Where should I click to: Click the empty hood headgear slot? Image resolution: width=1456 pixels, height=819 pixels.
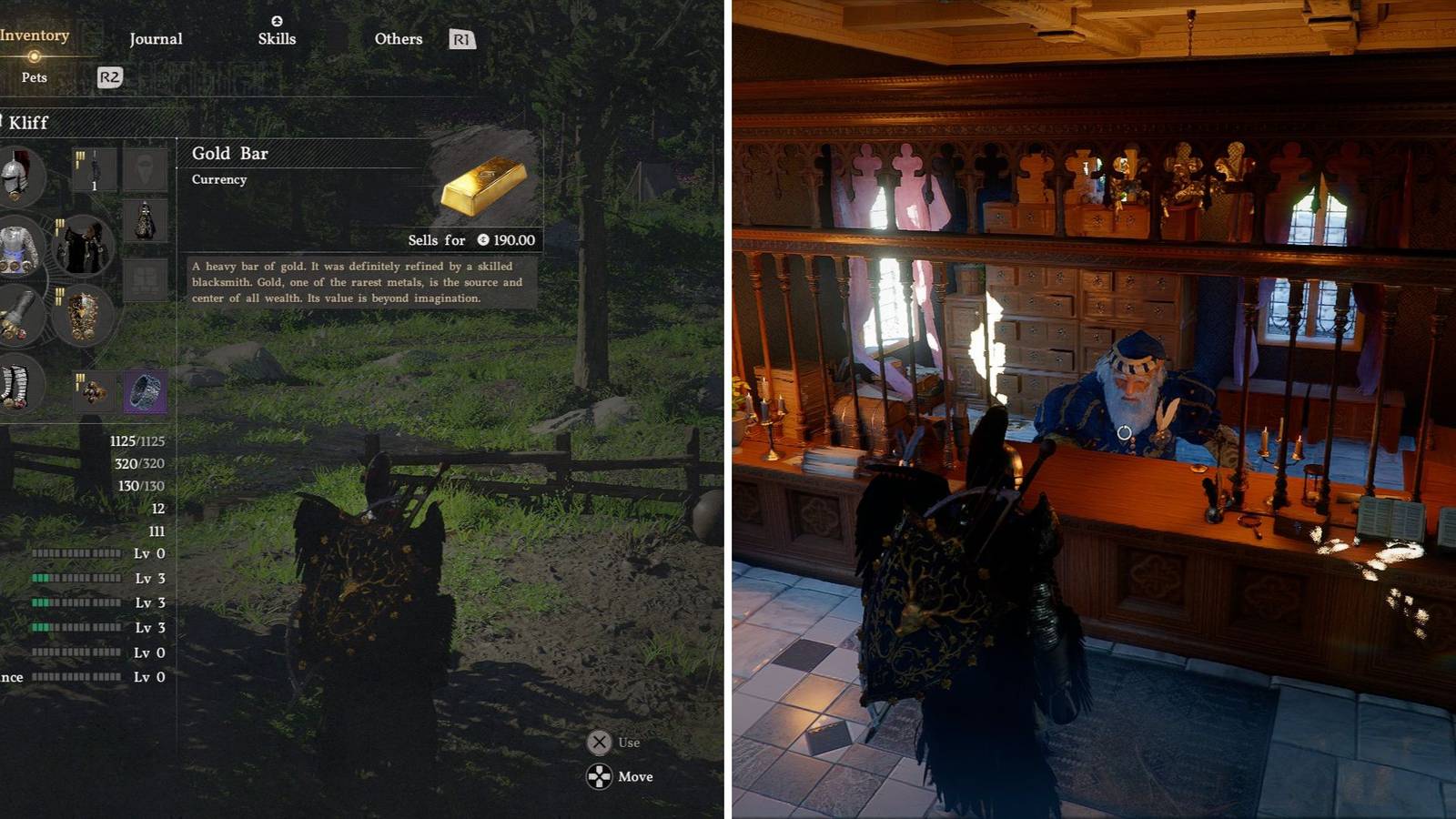[x=144, y=167]
